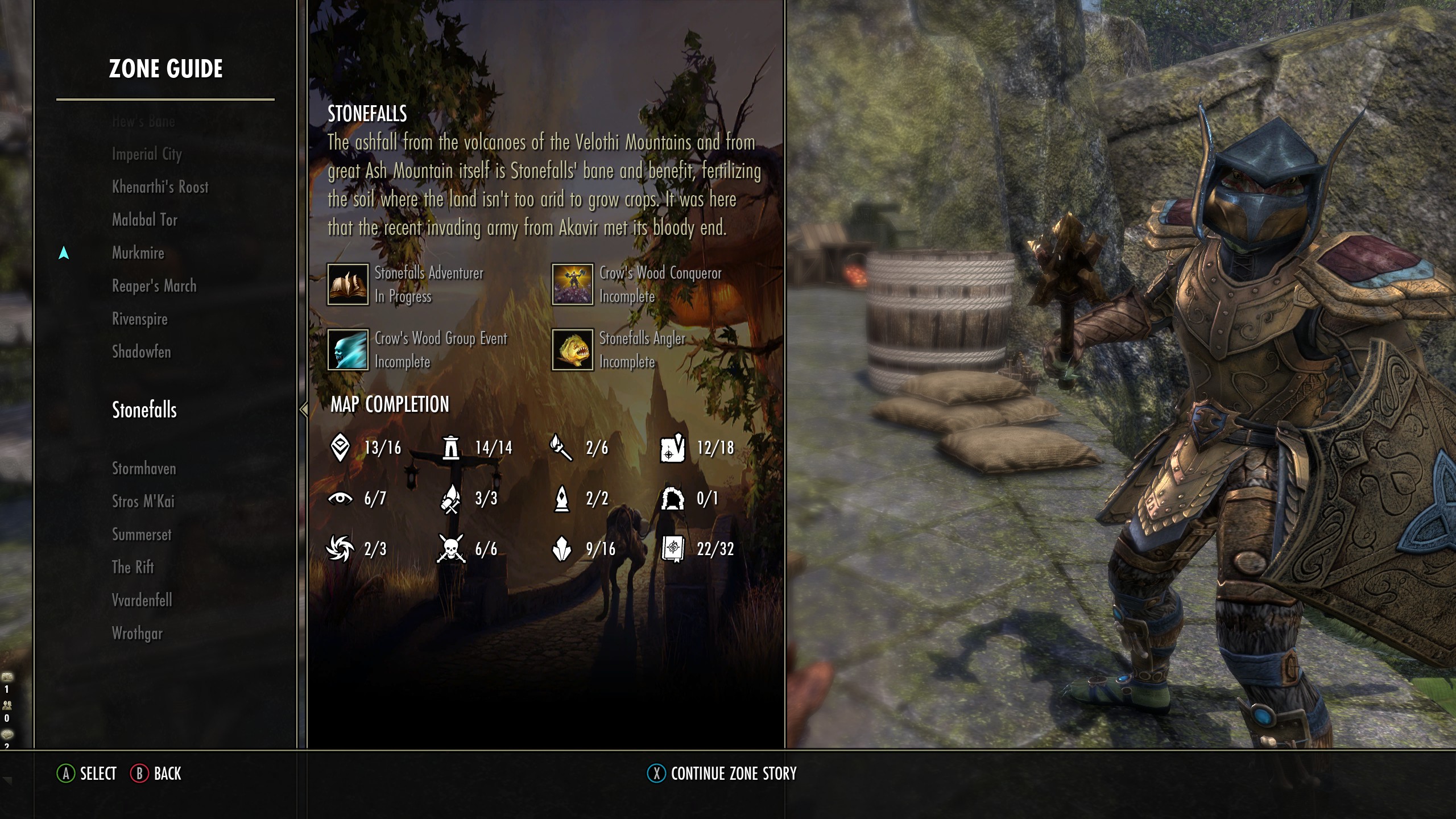Open the Stonefalls Adventurer achievement
Image resolution: width=1456 pixels, height=819 pixels.
click(405, 284)
